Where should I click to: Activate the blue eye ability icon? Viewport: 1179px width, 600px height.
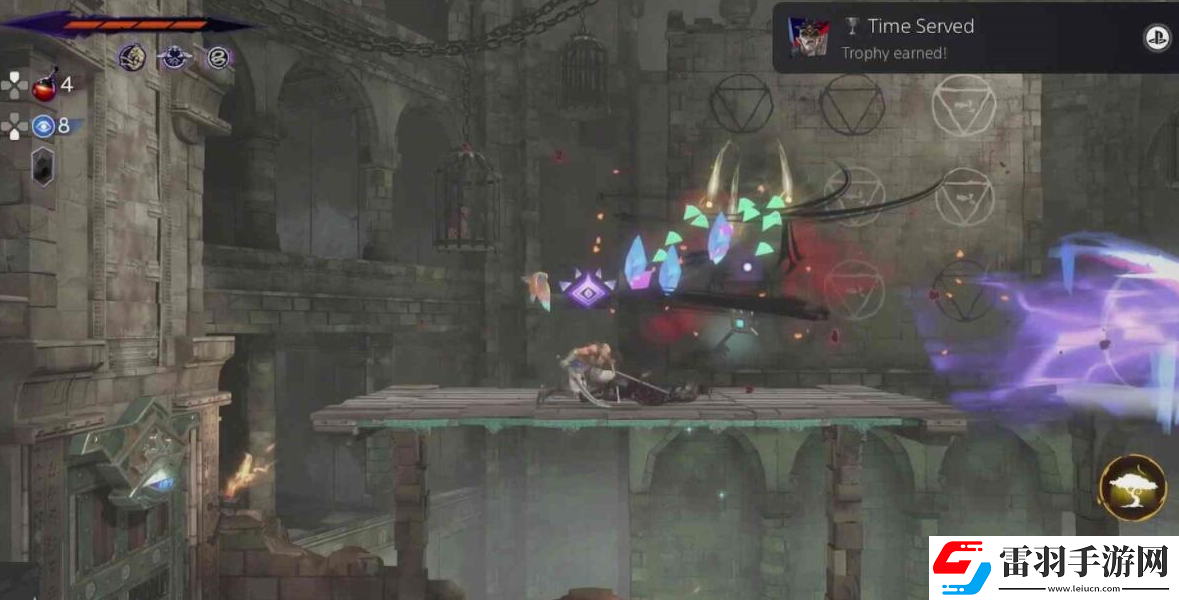pos(43,126)
